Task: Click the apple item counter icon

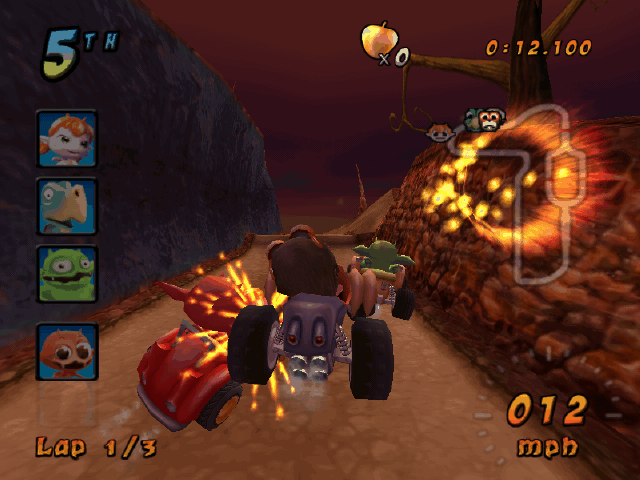Action: tap(376, 41)
